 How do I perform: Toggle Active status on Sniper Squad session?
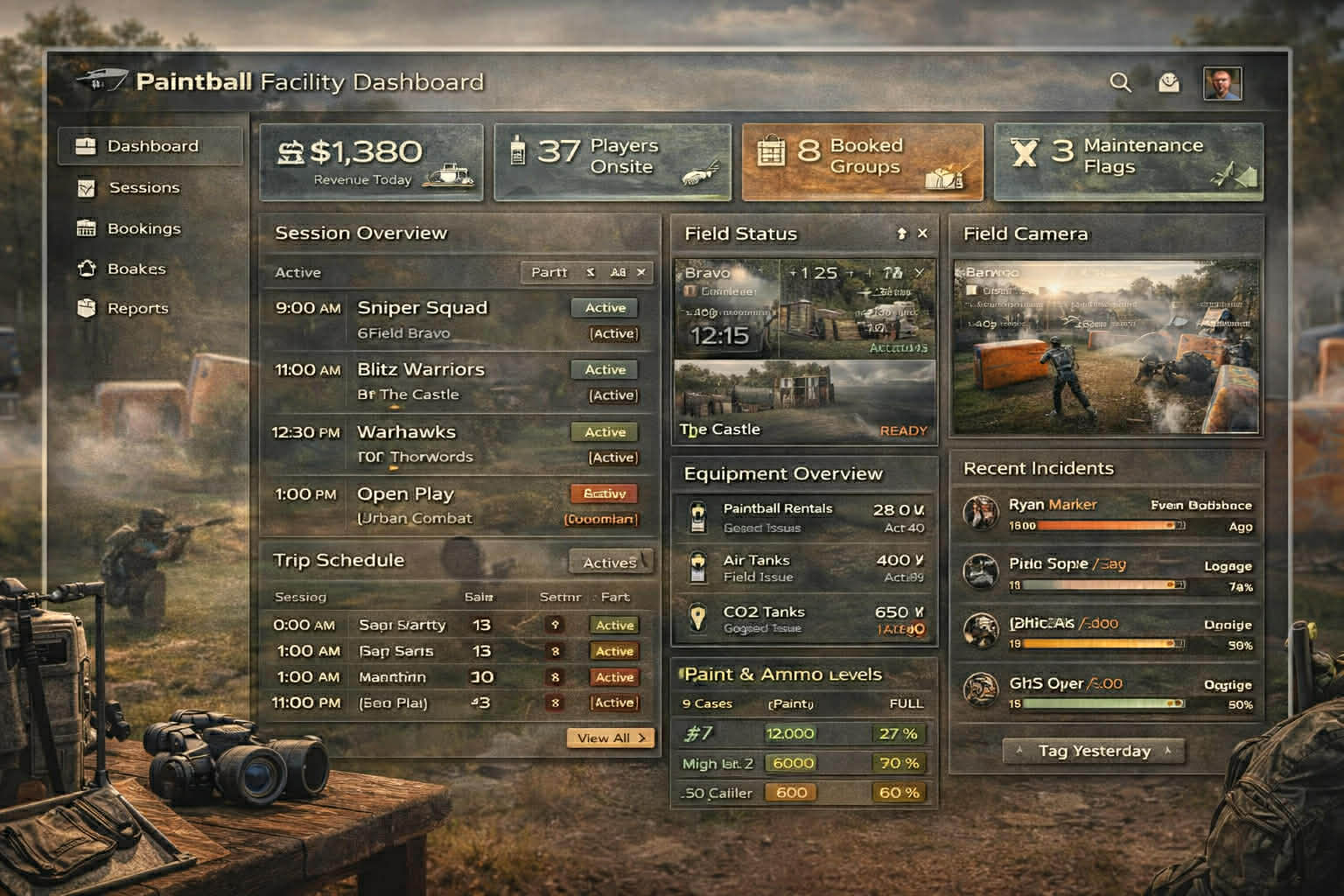(604, 307)
